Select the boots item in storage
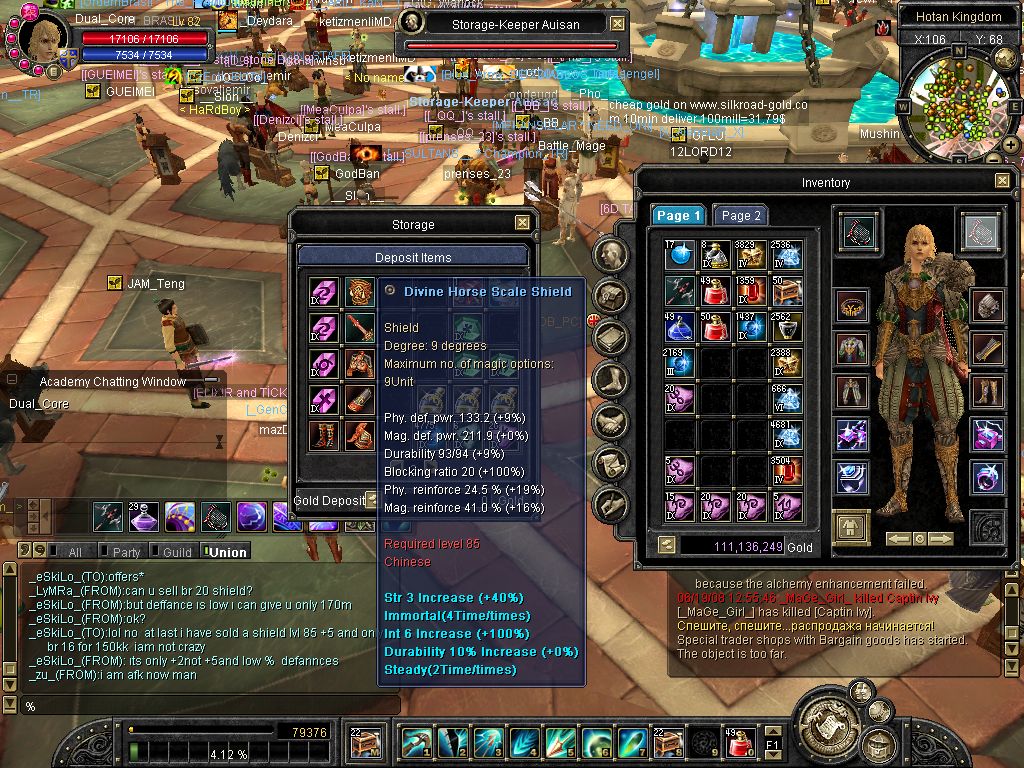 pos(323,436)
